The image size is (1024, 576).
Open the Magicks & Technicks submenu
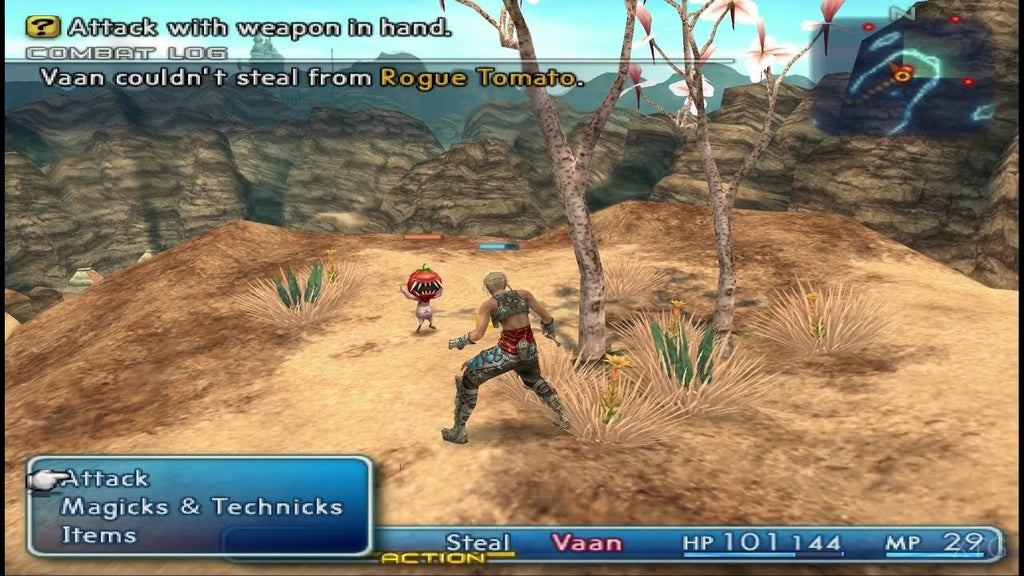202,507
